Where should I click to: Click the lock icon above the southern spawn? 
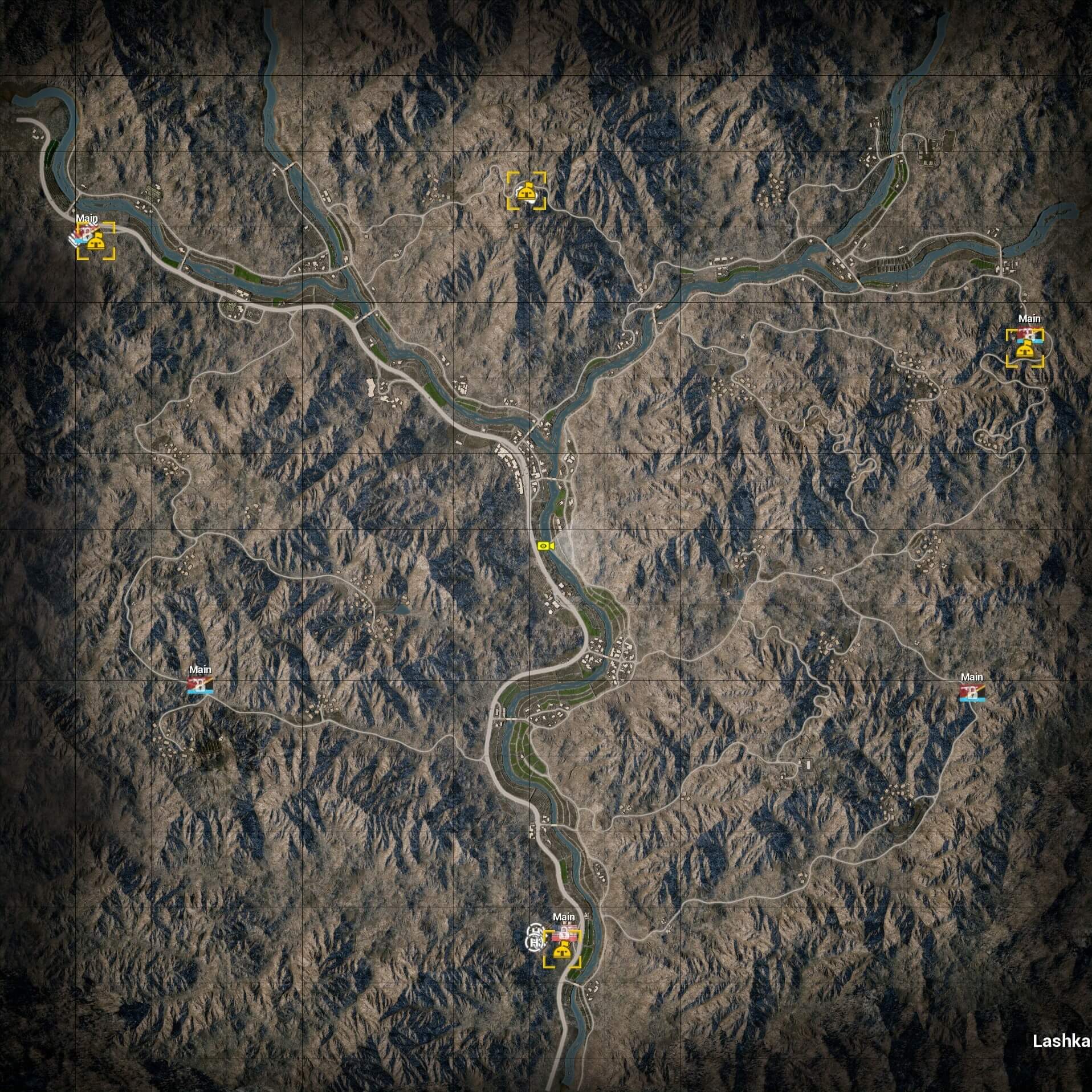pos(563,932)
